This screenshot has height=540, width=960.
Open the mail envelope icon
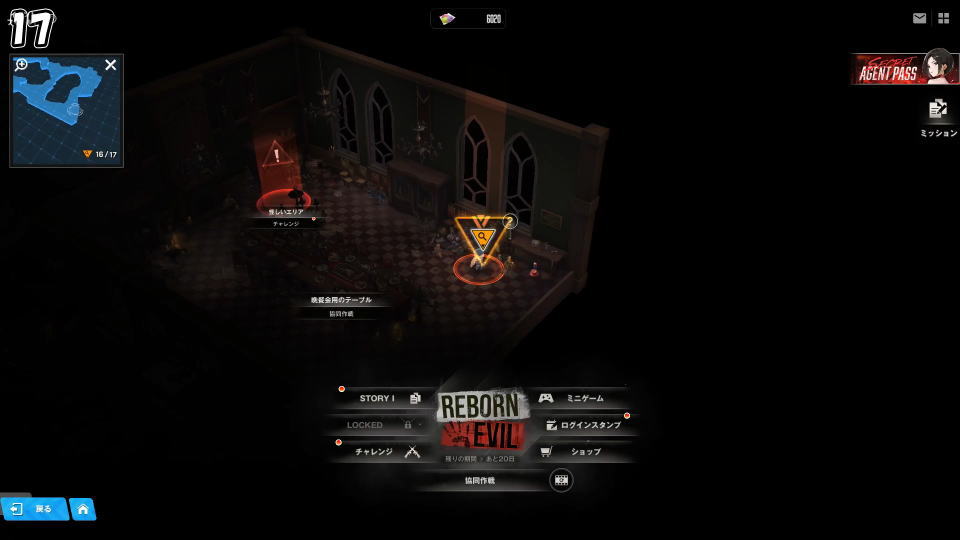(x=919, y=18)
